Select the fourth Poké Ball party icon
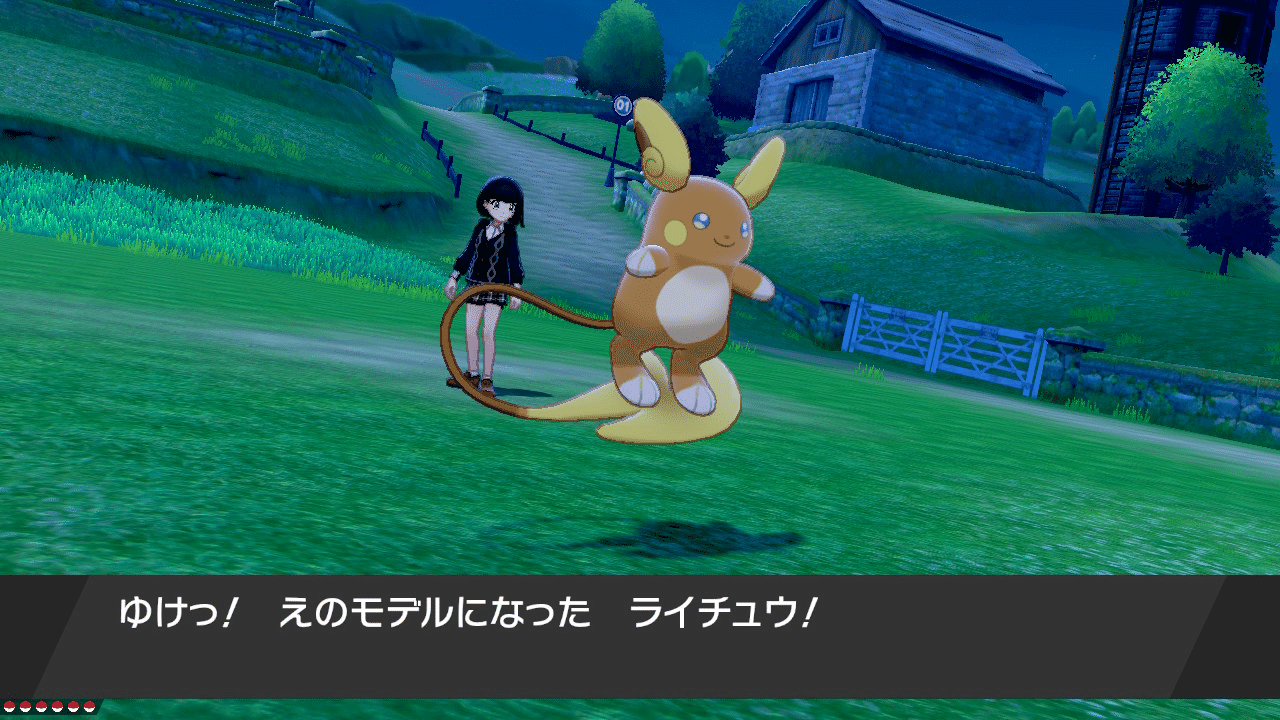The width and height of the screenshot is (1280, 720). (x=57, y=706)
